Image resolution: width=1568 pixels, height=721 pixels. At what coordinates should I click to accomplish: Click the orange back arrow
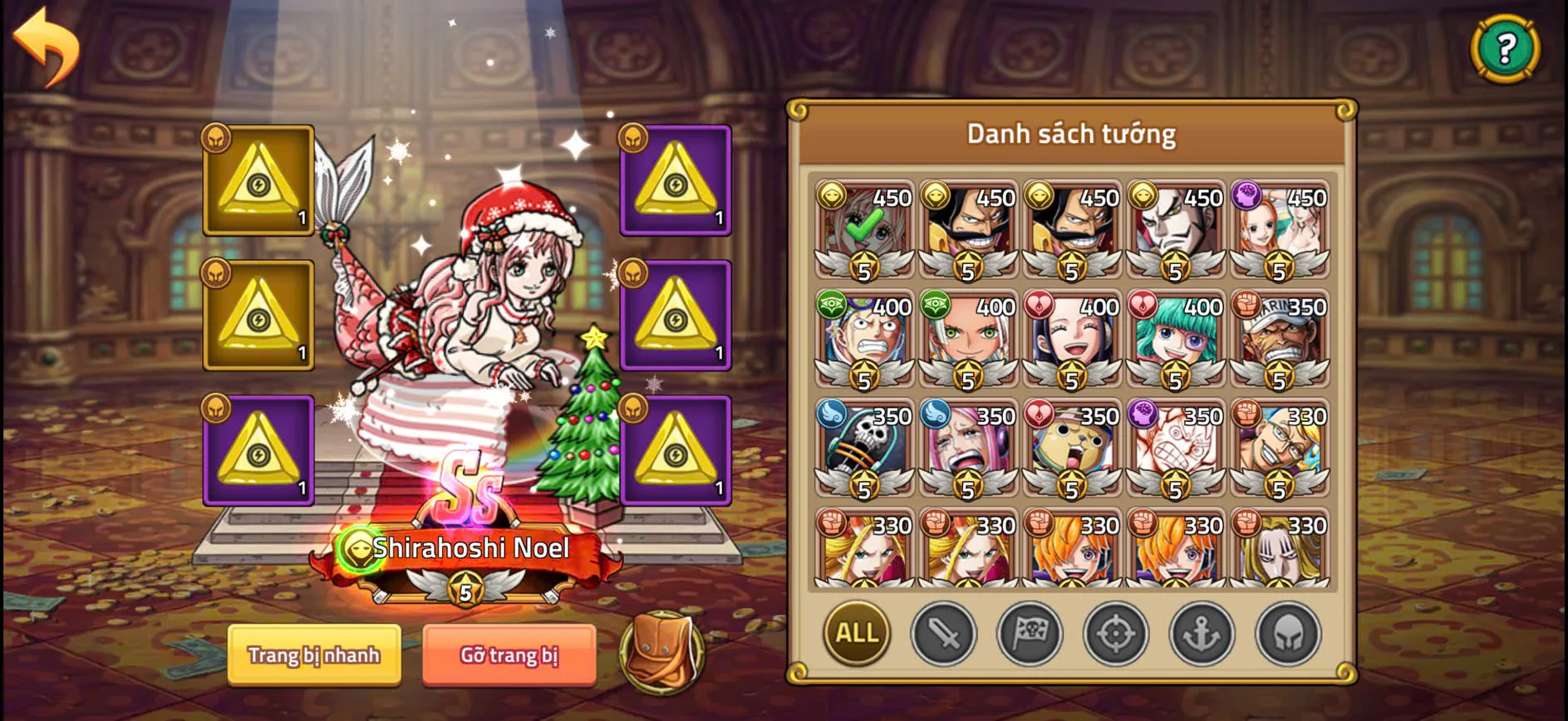coord(46,47)
